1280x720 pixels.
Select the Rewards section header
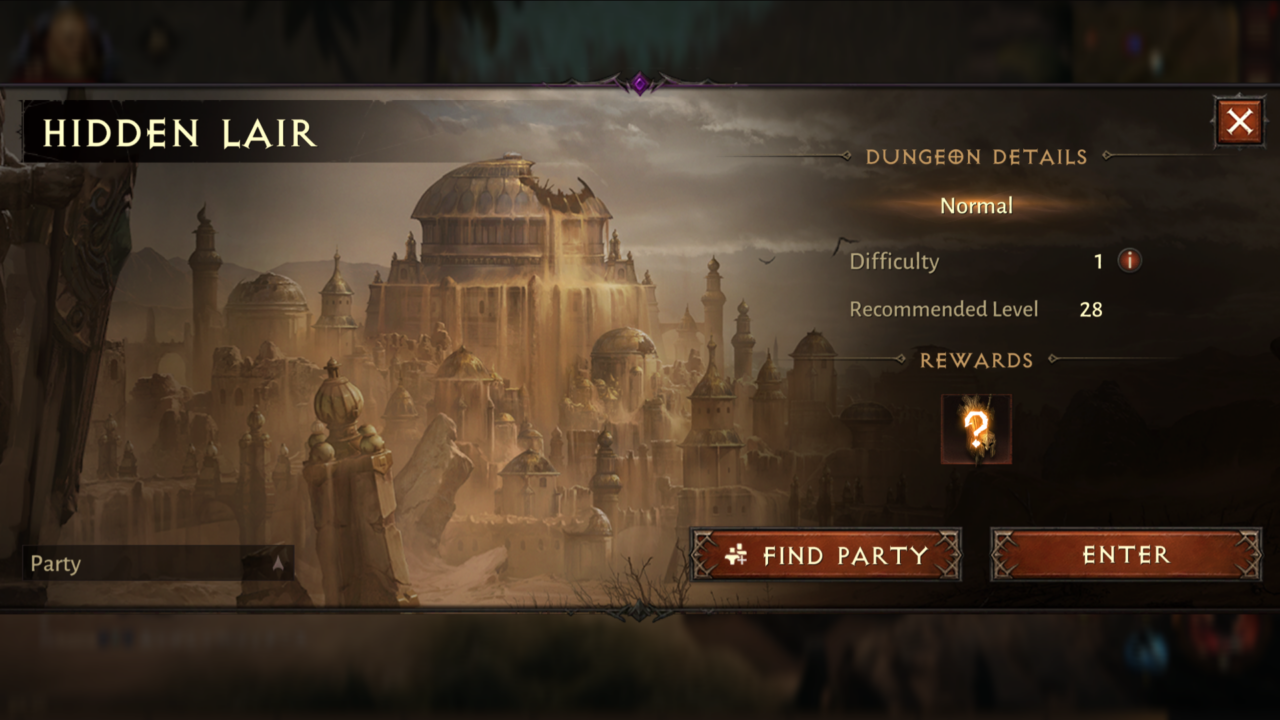(x=979, y=360)
